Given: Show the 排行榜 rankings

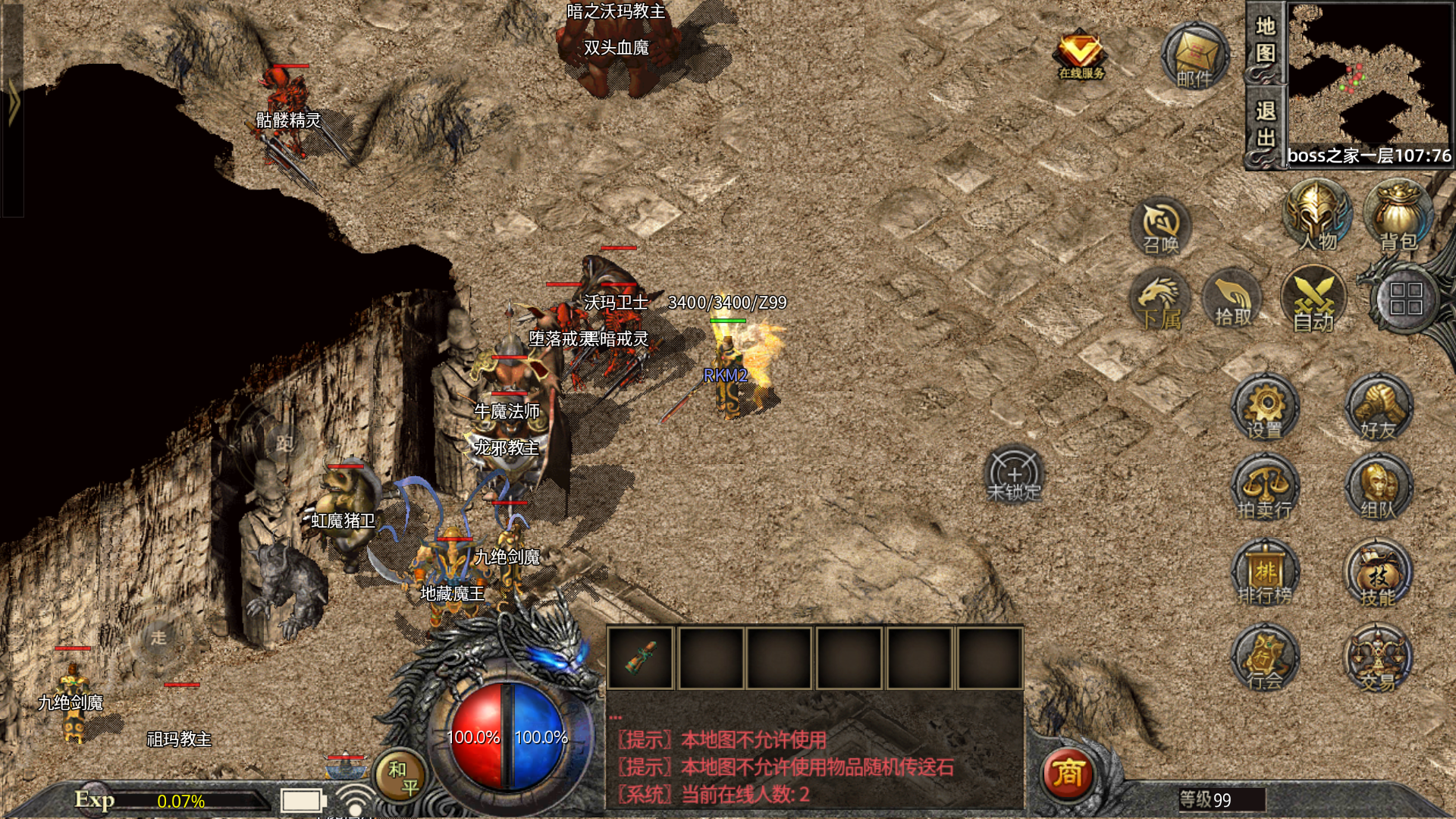Looking at the screenshot, I should pos(1264,574).
